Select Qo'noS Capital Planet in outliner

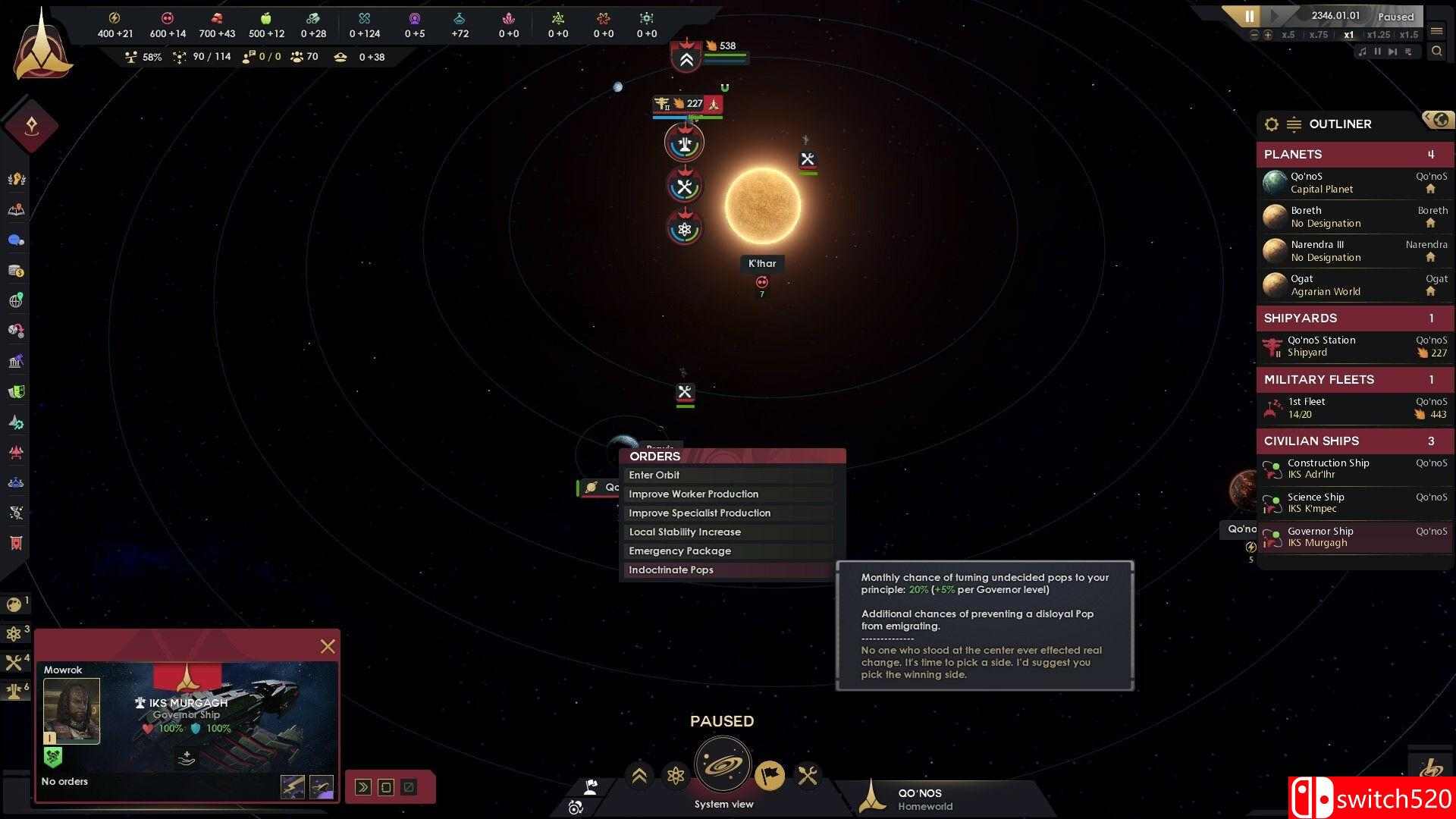pyautogui.click(x=1354, y=183)
